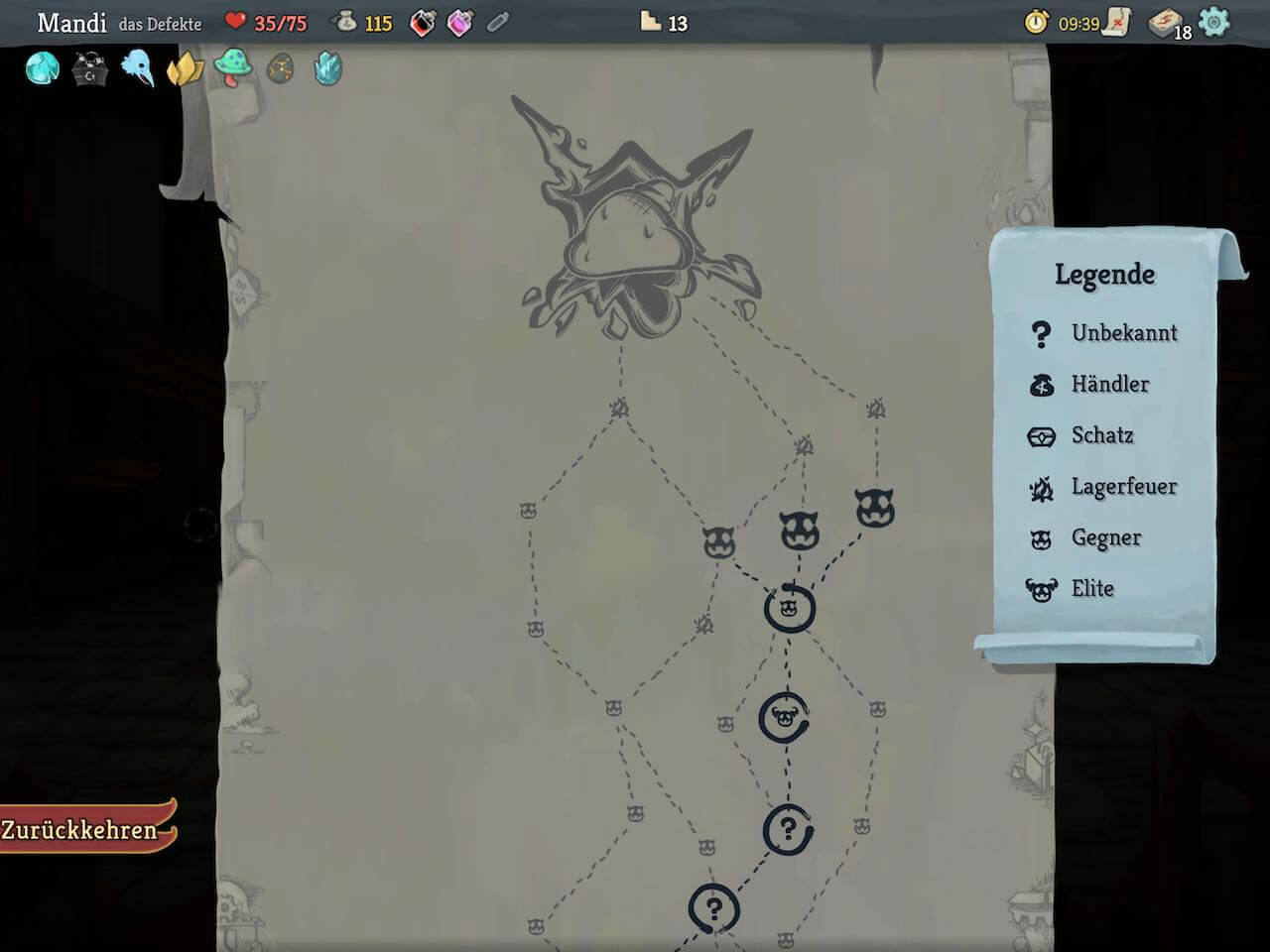Open the settings gear menu
1270x952 pixels.
click(1213, 22)
